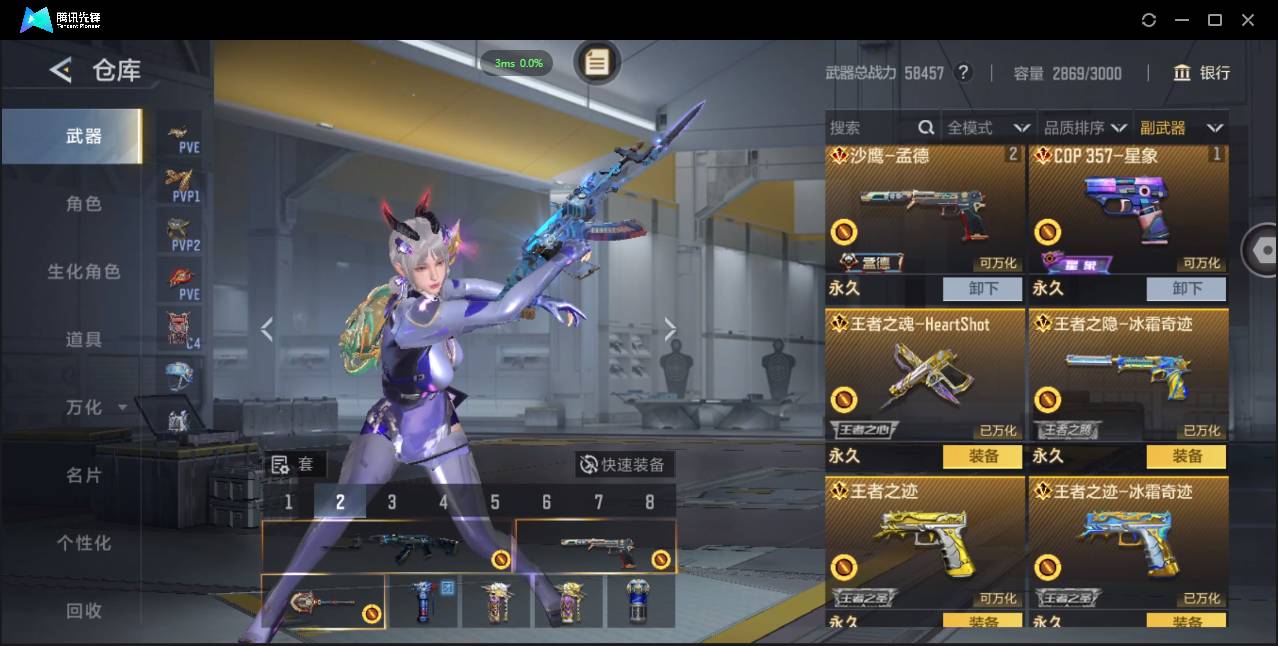The image size is (1278, 646).
Task: Open the 生化角色 category tab
Action: pos(84,272)
